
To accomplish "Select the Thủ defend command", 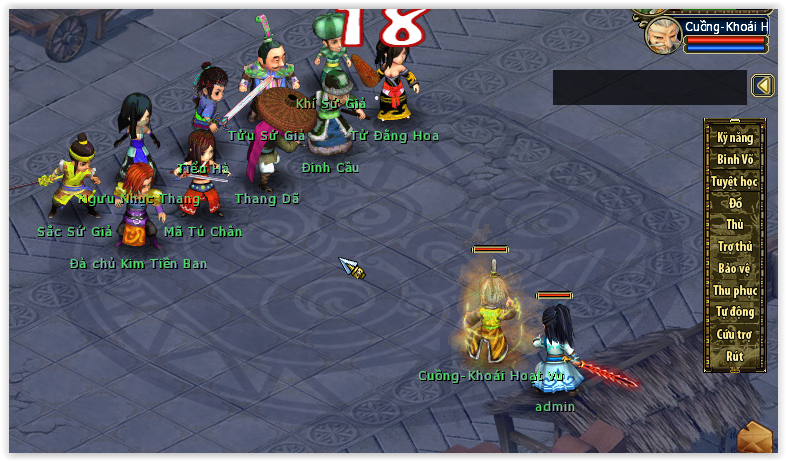I will tap(735, 225).
